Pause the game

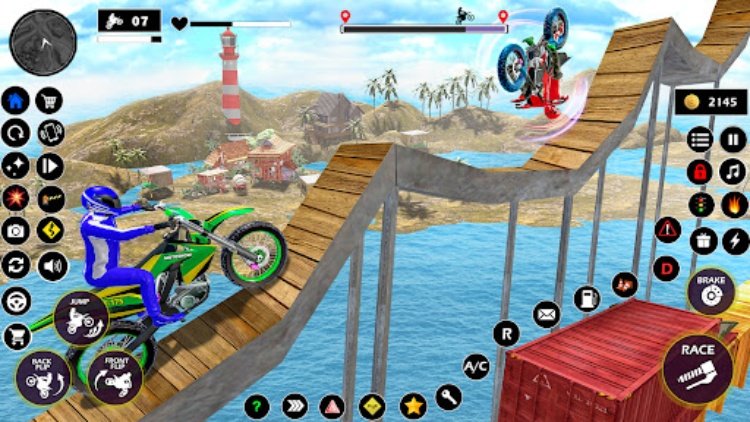coord(733,139)
